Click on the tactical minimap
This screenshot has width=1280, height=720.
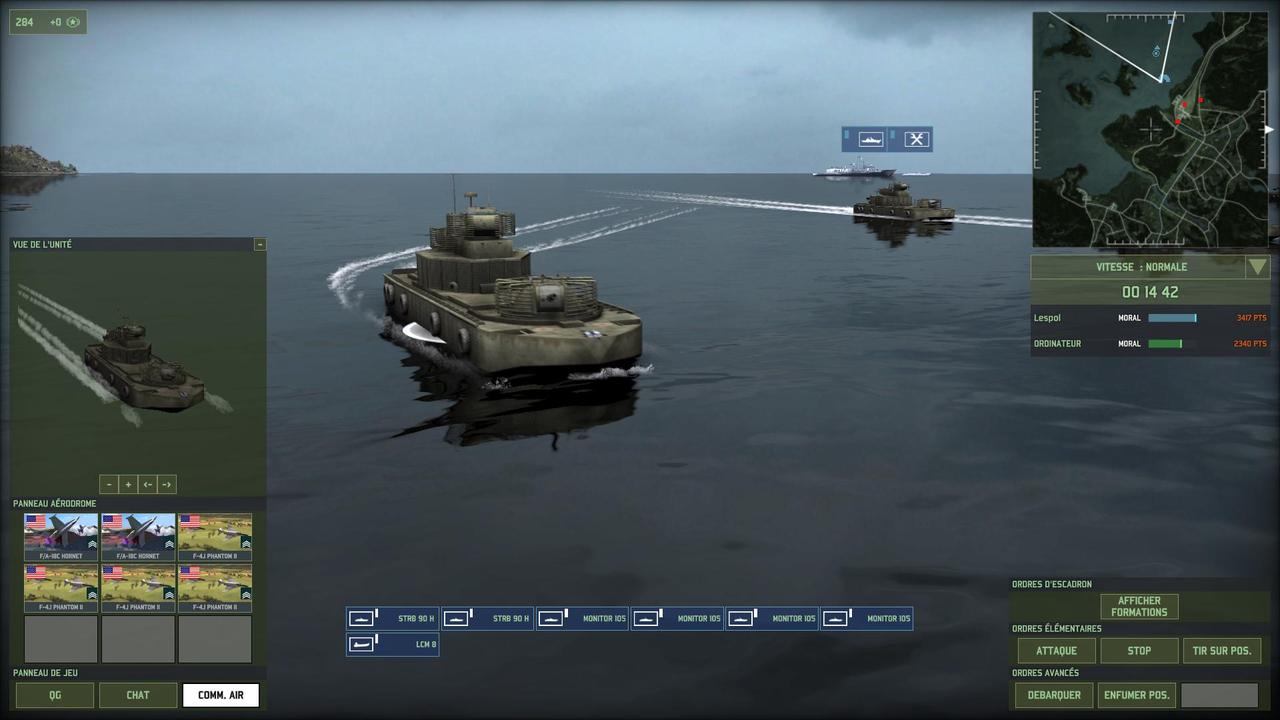tap(1150, 130)
